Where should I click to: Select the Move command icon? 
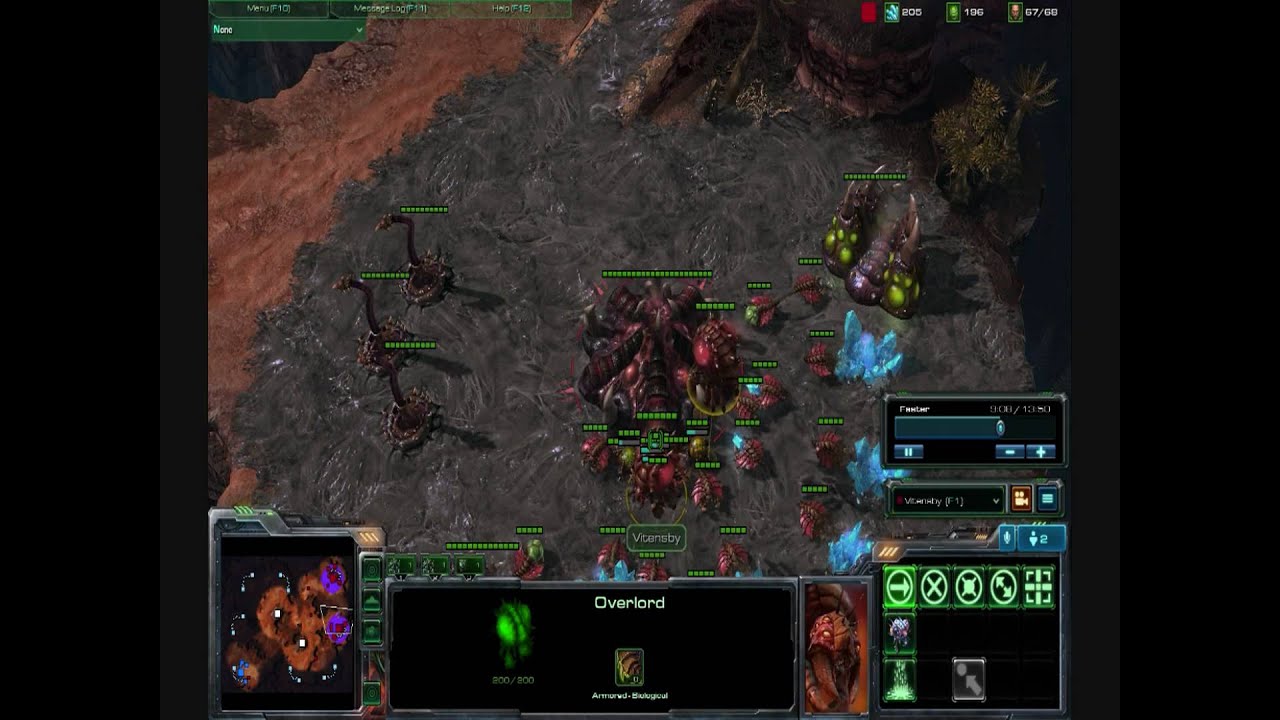click(x=899, y=588)
